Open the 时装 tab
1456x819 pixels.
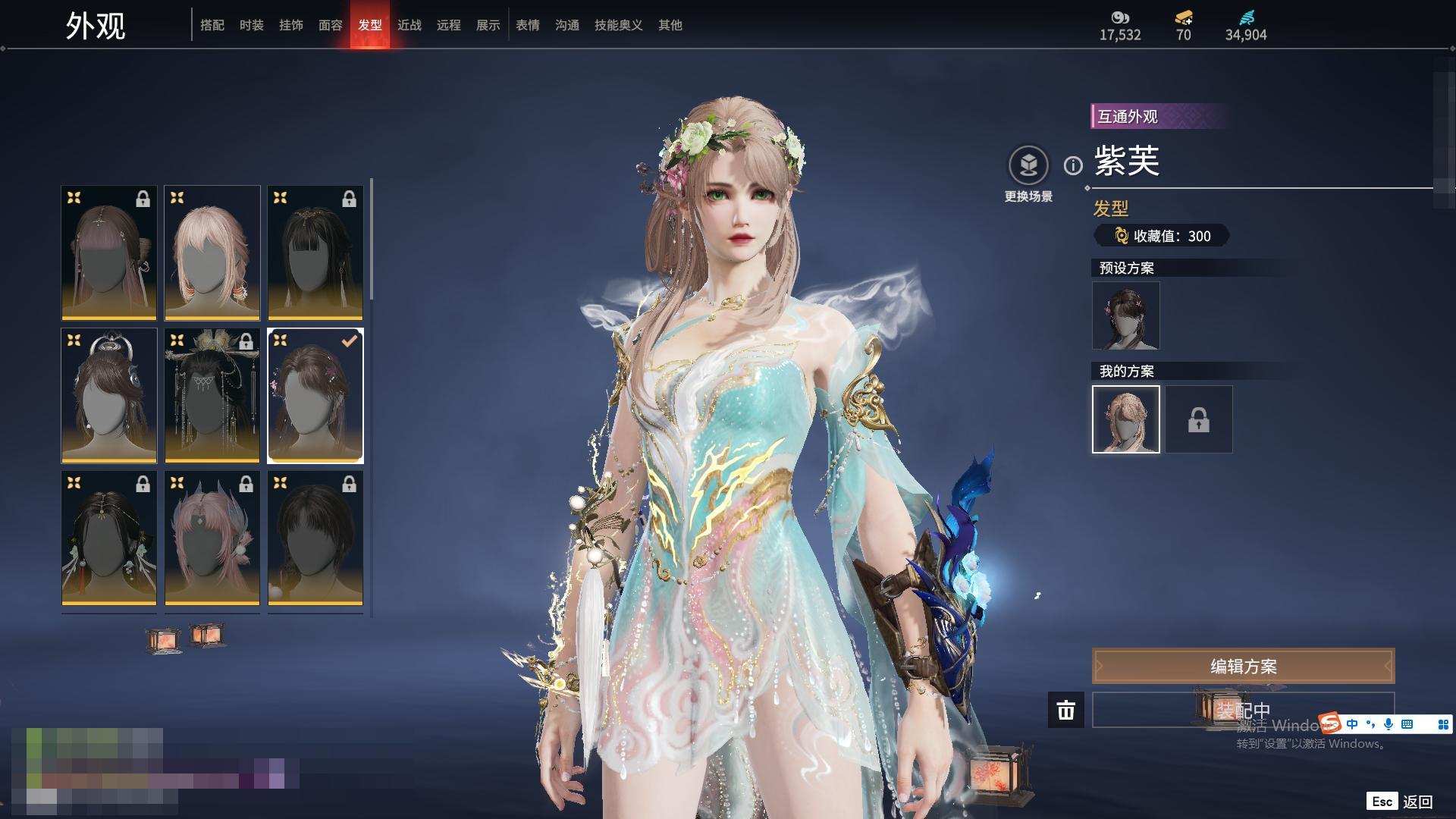click(x=252, y=25)
